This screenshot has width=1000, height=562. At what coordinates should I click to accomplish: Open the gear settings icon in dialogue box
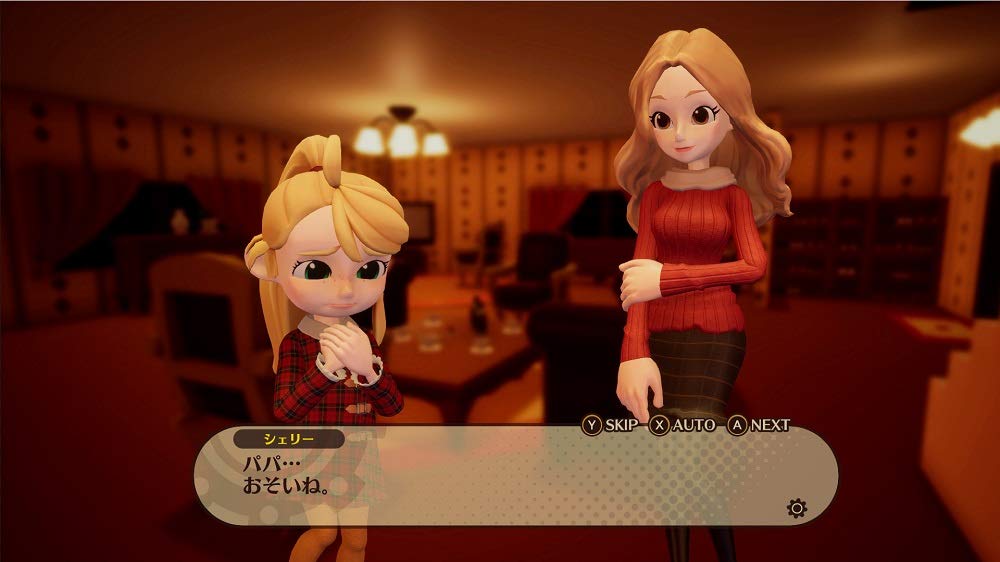(x=796, y=508)
